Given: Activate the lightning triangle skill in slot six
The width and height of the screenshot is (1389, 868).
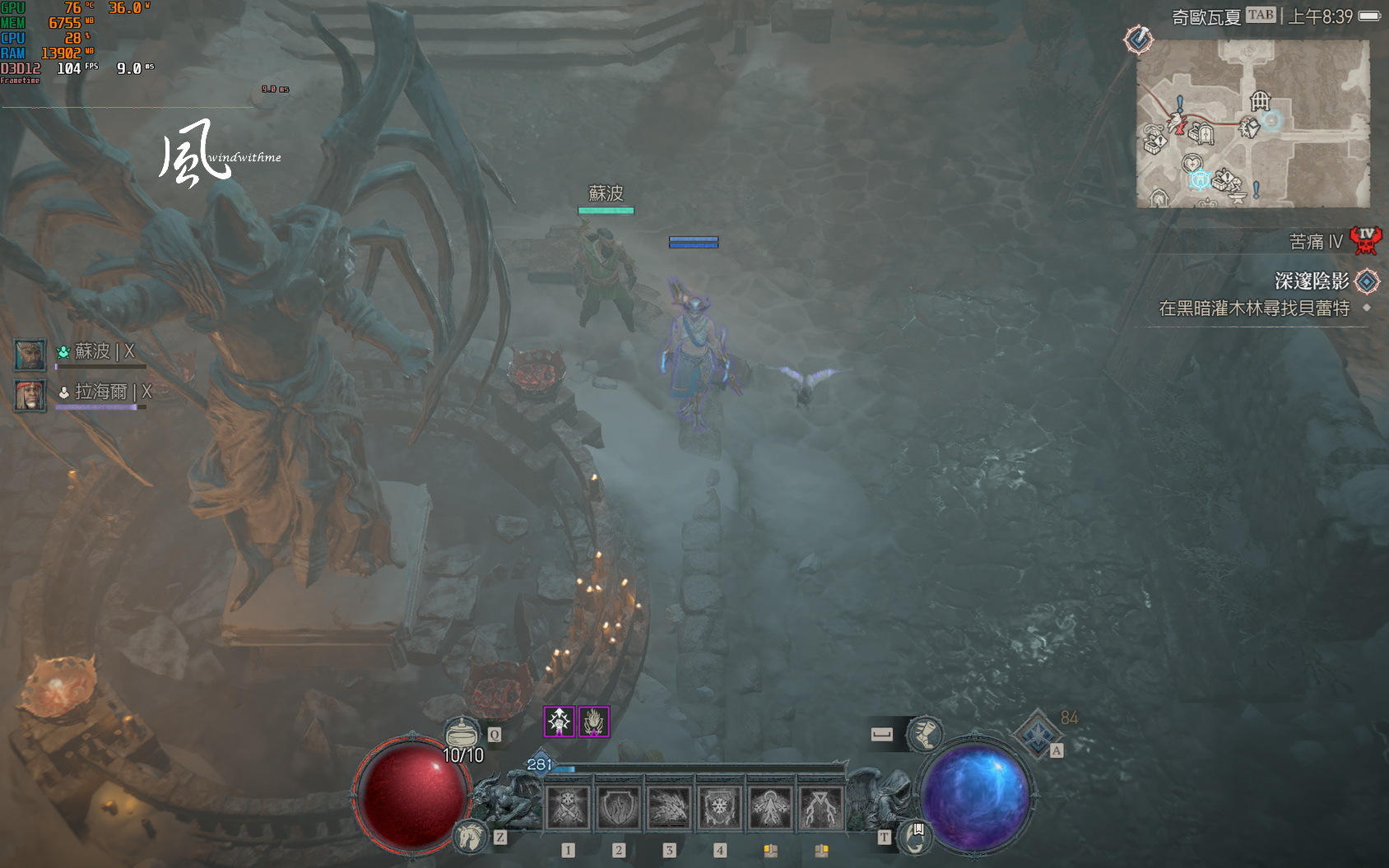Looking at the screenshot, I should [x=821, y=807].
